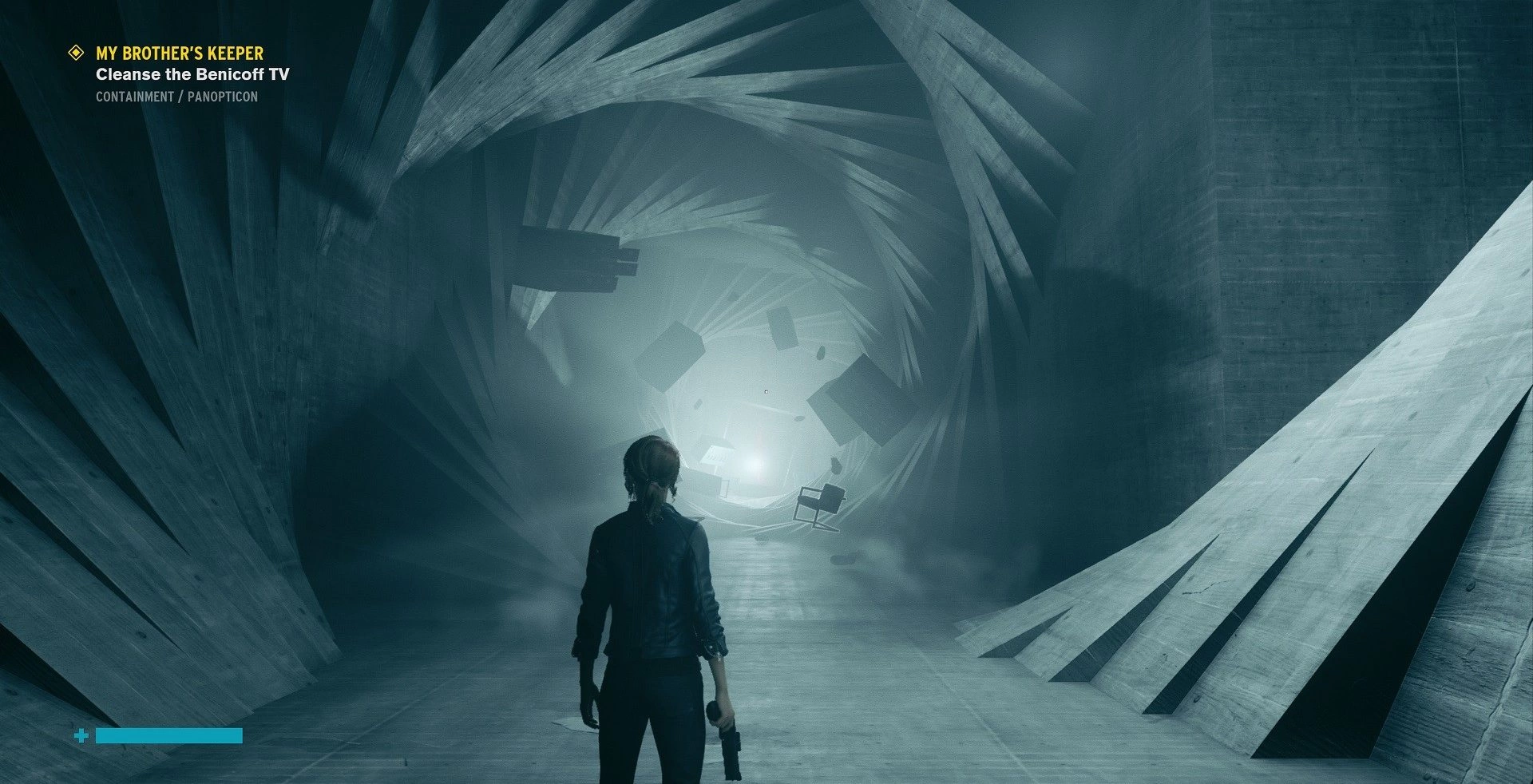Select the My Brother's Keeper mission tracker
This screenshot has height=784, width=1533.
click(x=180, y=53)
